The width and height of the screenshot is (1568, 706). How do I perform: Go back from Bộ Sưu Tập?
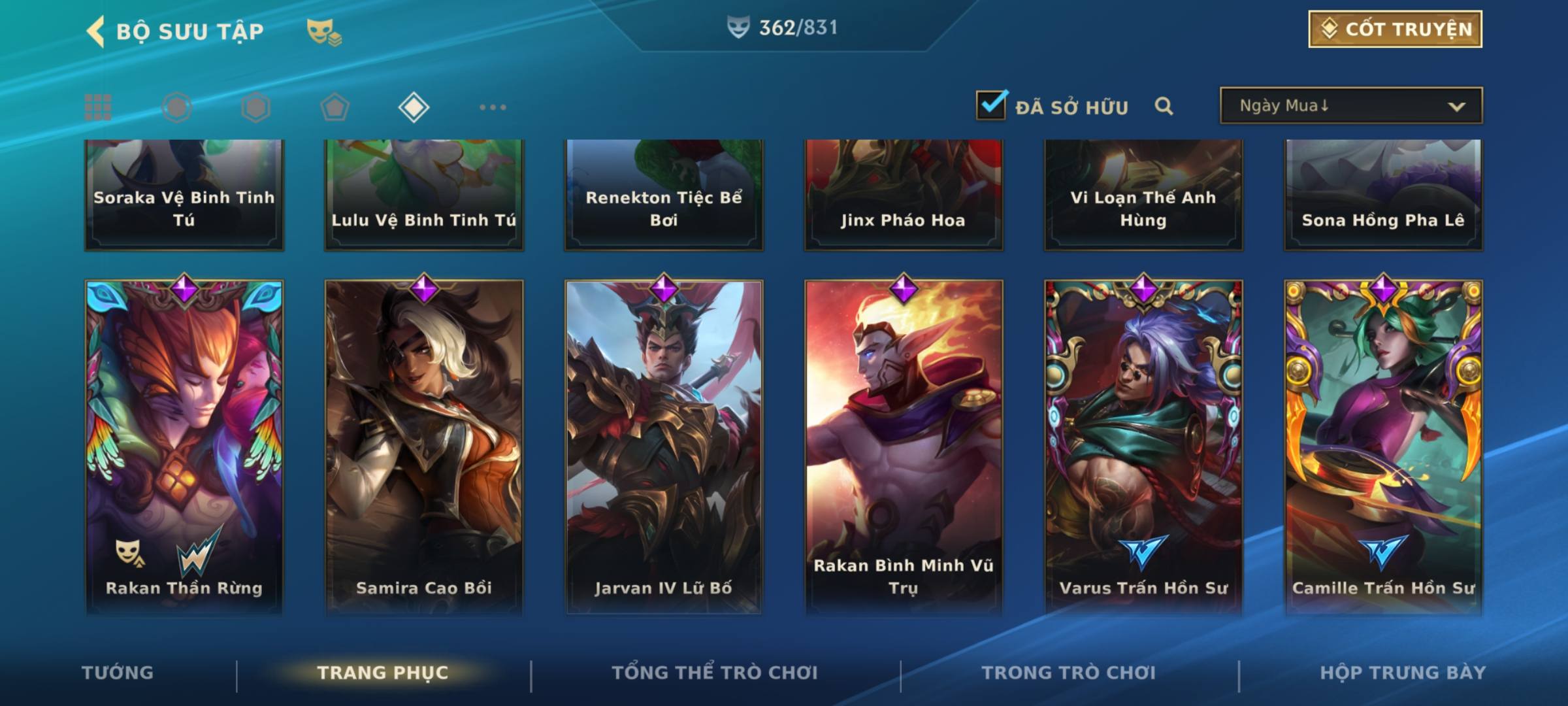[x=96, y=31]
